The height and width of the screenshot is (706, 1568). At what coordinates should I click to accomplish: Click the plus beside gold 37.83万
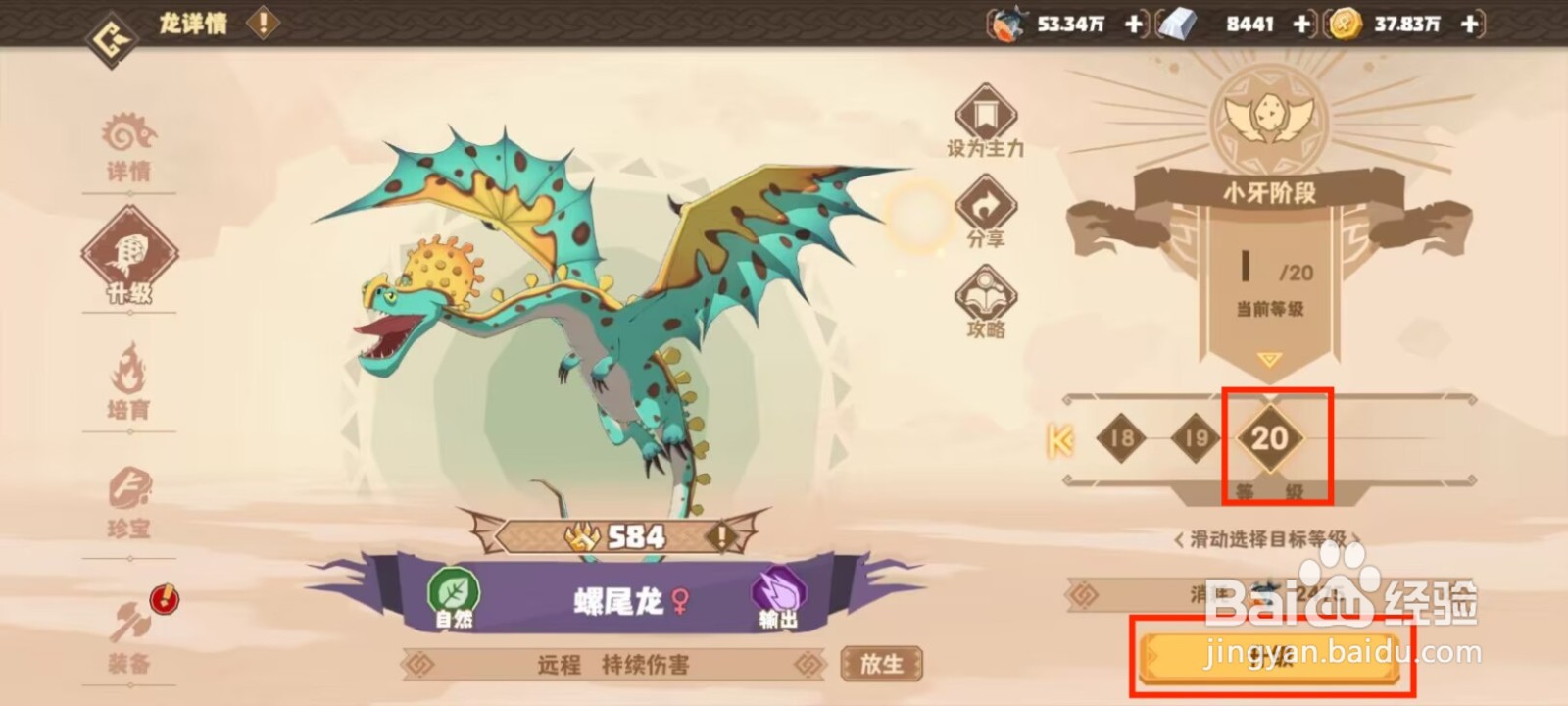[x=1467, y=25]
